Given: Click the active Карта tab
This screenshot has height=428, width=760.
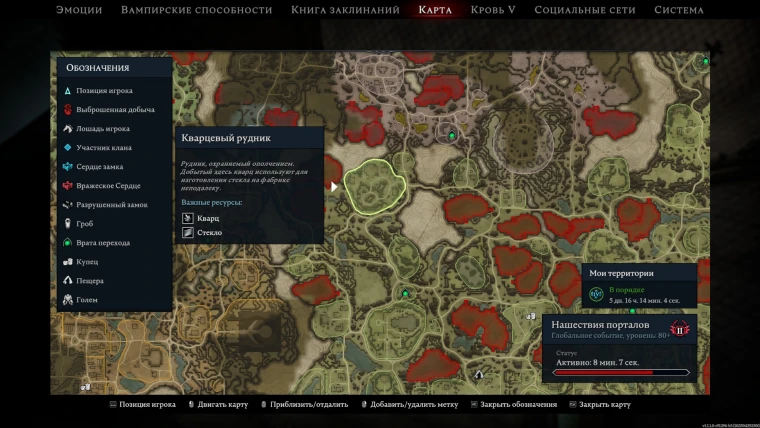Looking at the screenshot, I should click(435, 10).
